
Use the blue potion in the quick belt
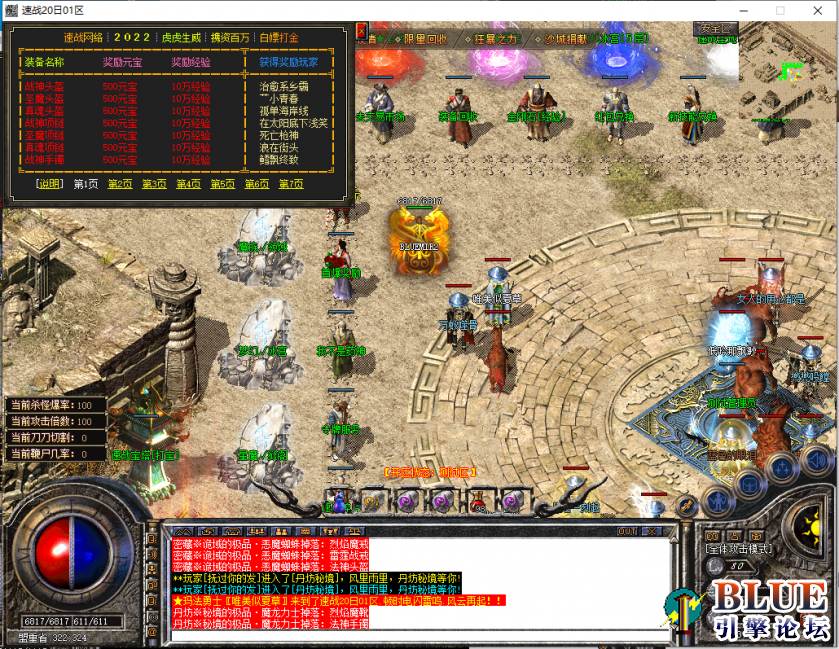[338, 501]
